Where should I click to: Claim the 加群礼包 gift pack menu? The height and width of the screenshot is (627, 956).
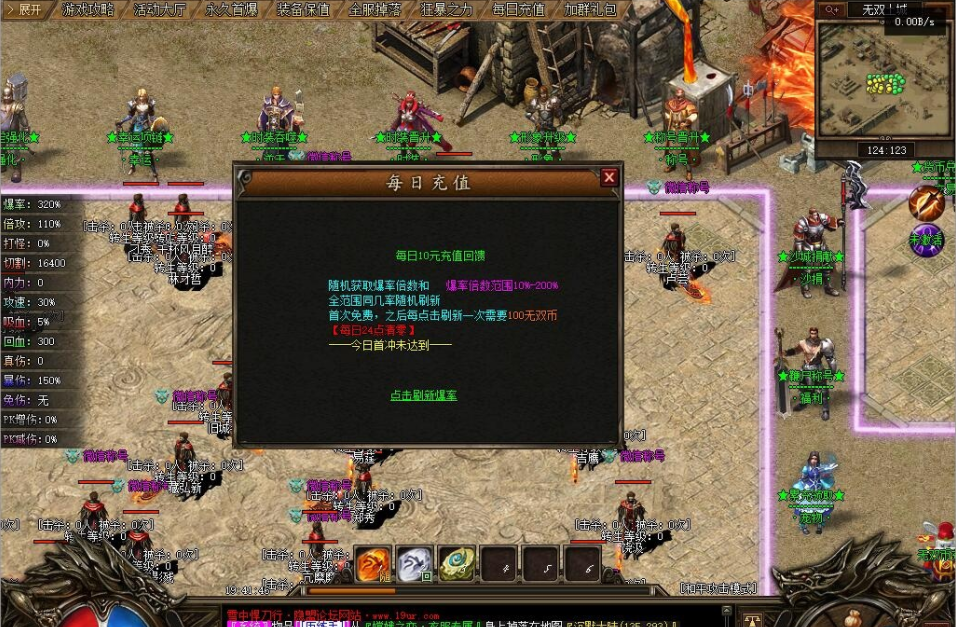592,10
